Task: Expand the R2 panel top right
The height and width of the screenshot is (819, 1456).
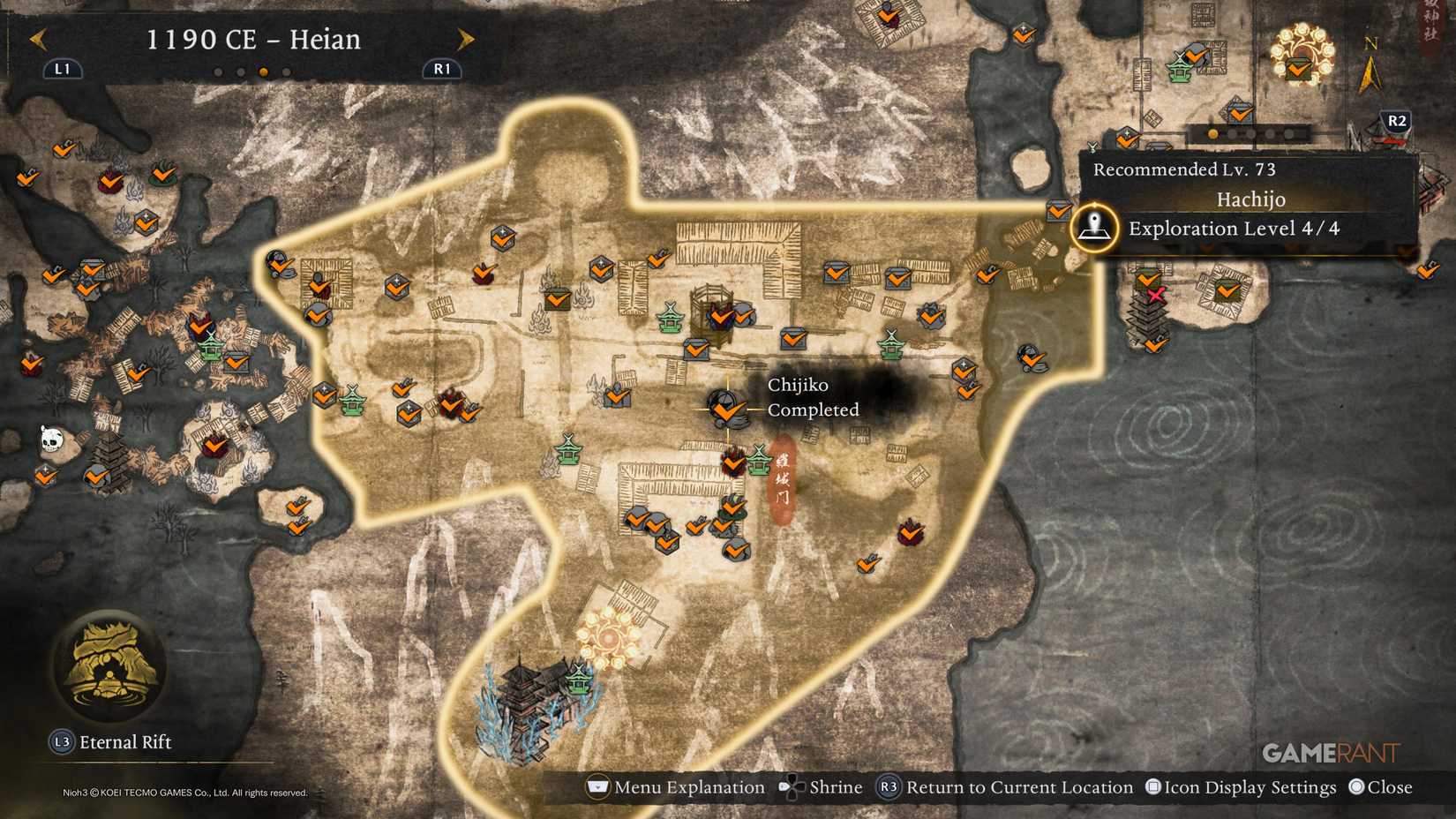Action: point(1396,122)
